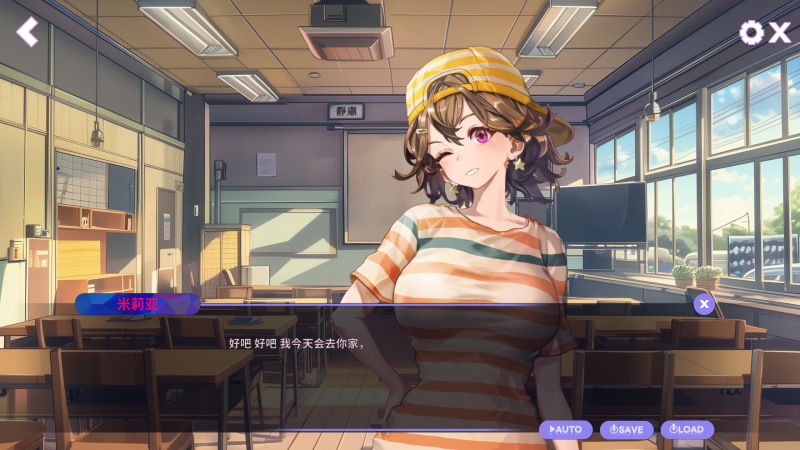
Task: Go back with the white arrow
Action: 27,32
